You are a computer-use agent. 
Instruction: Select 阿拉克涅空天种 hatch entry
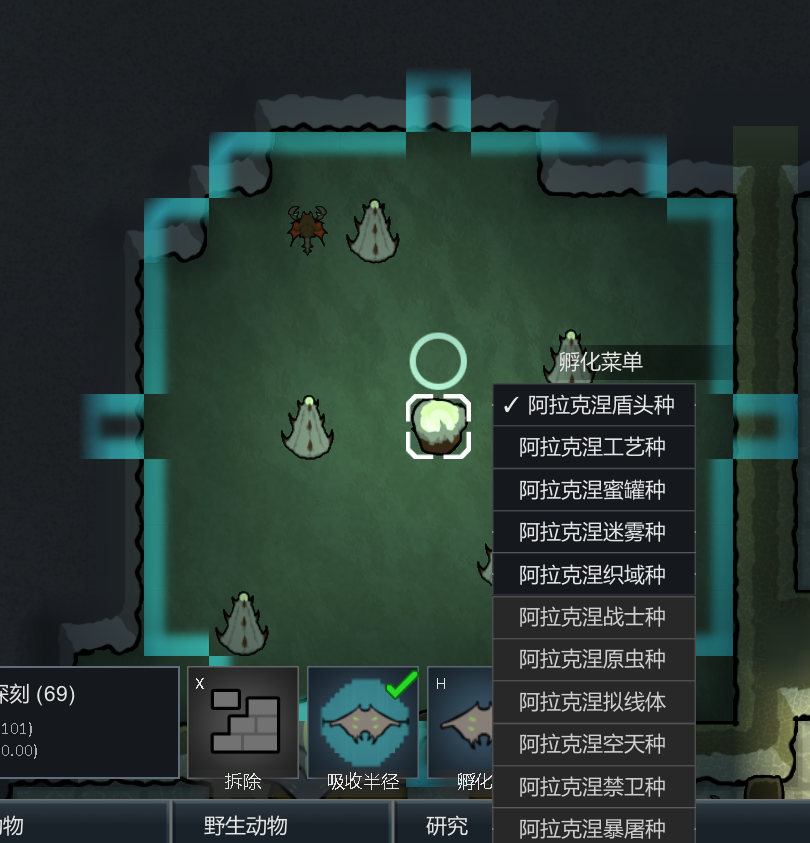click(594, 745)
